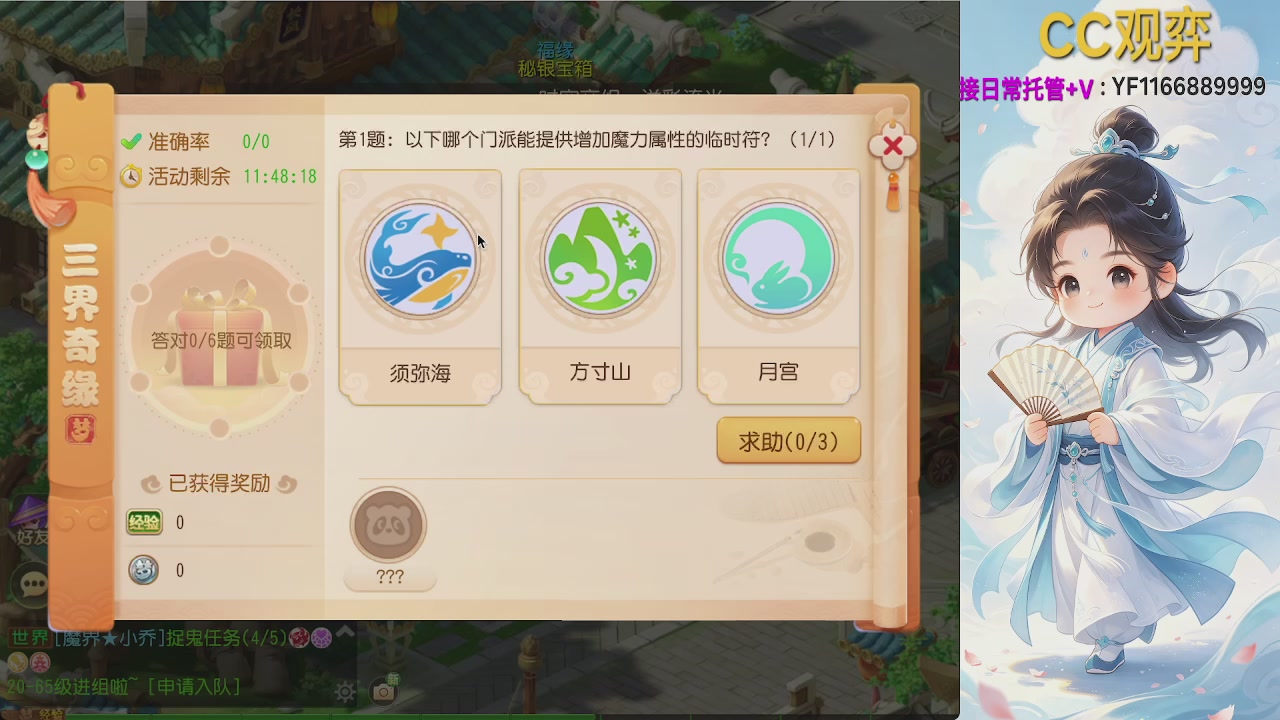
Task: Click the camera screenshot icon
Action: pyautogui.click(x=386, y=690)
